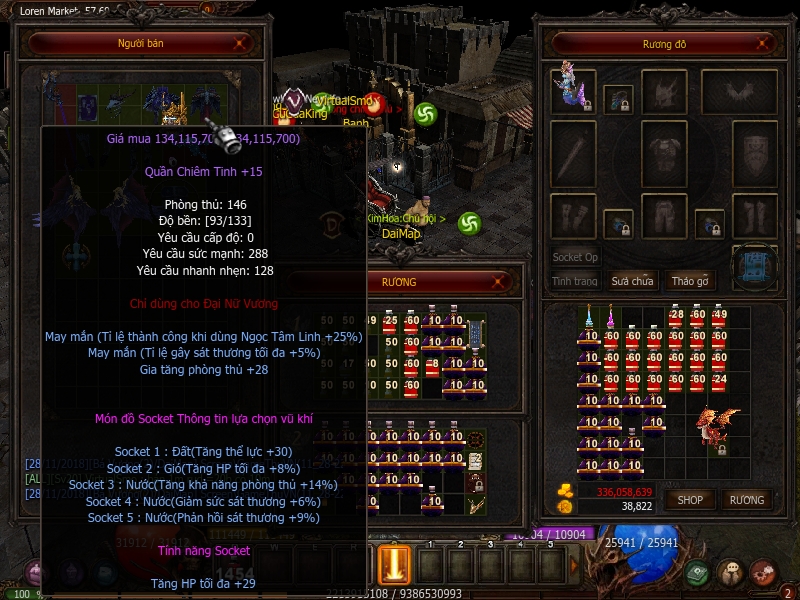Viewport: 800px width, 600px height.
Task: Open the green book menu icon
Action: pyautogui.click(x=698, y=573)
